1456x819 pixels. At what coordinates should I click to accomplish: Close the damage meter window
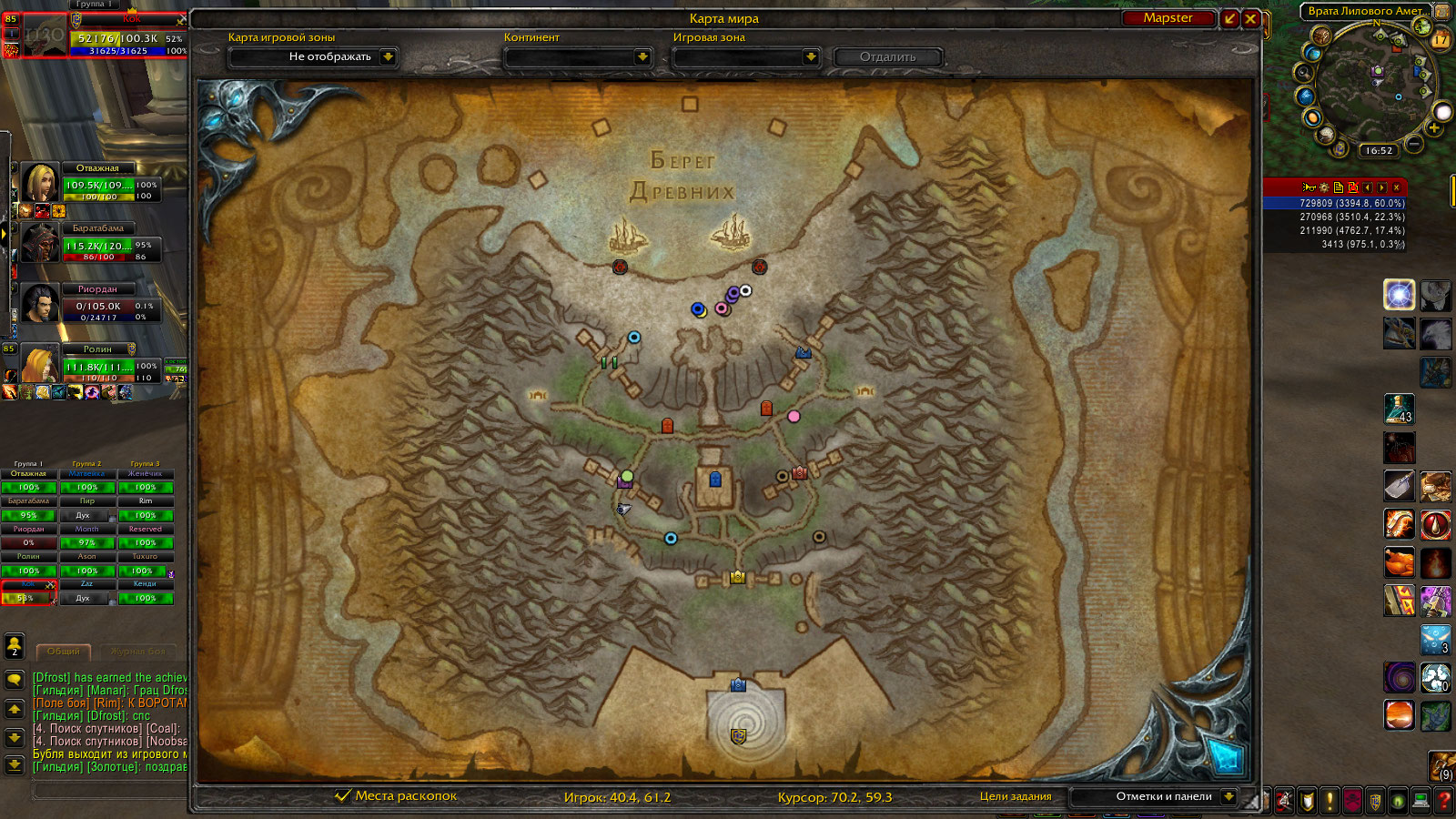click(x=1396, y=187)
